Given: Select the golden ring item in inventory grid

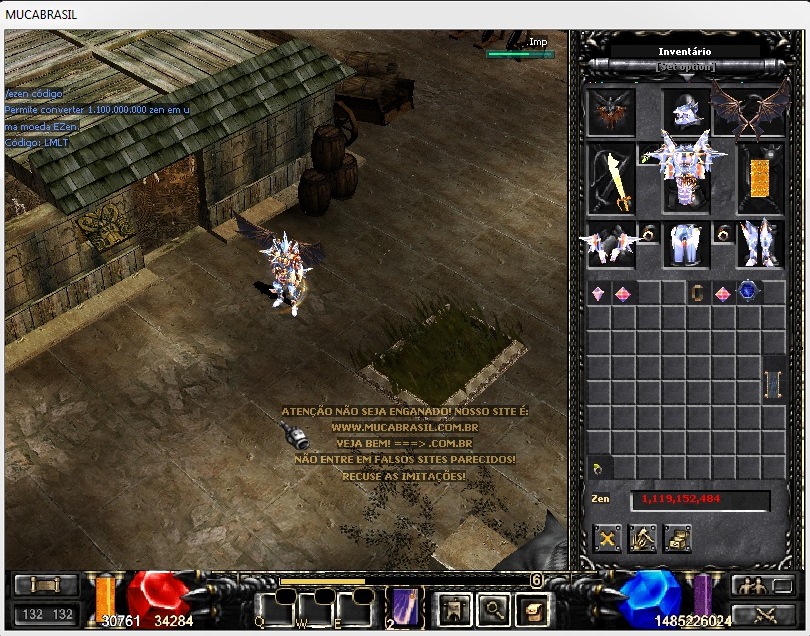Looking at the screenshot, I should coord(698,293).
